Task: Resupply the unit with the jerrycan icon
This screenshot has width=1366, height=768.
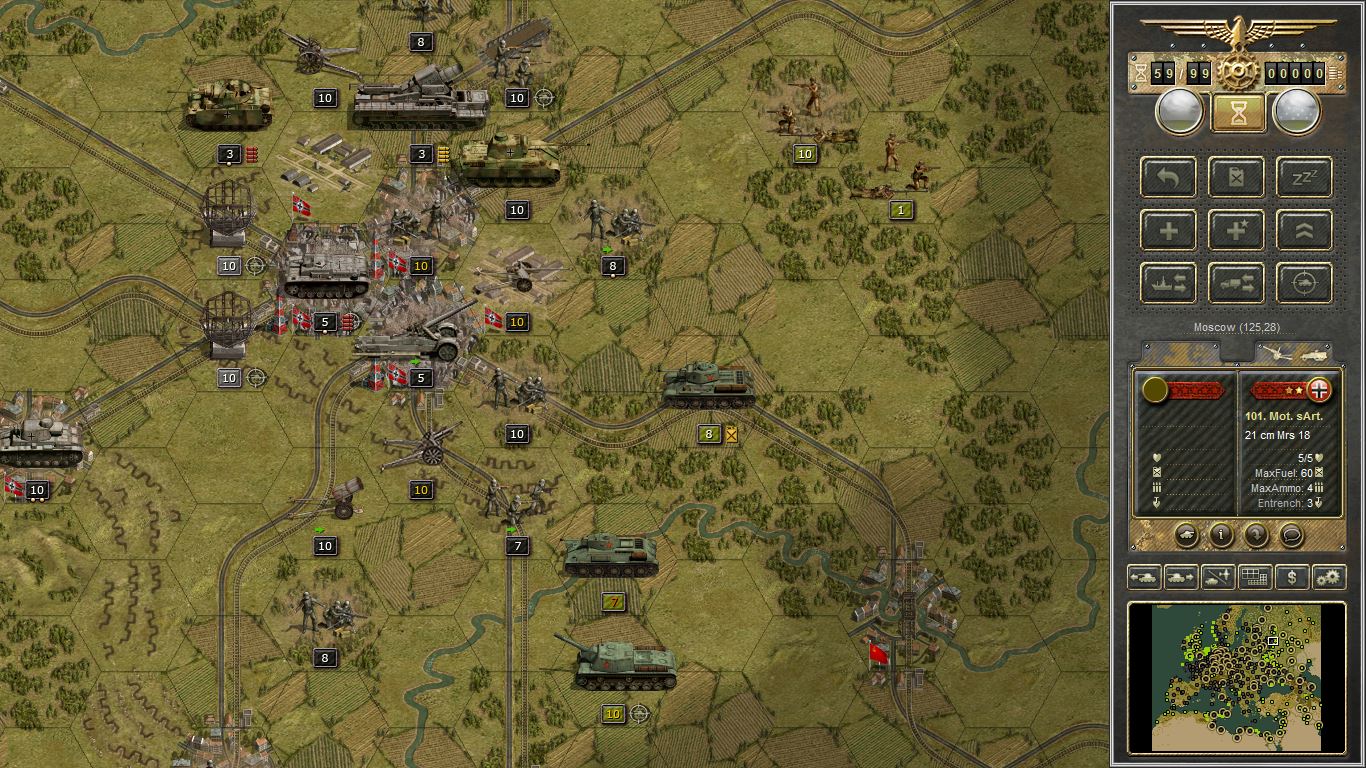Action: click(x=1236, y=177)
